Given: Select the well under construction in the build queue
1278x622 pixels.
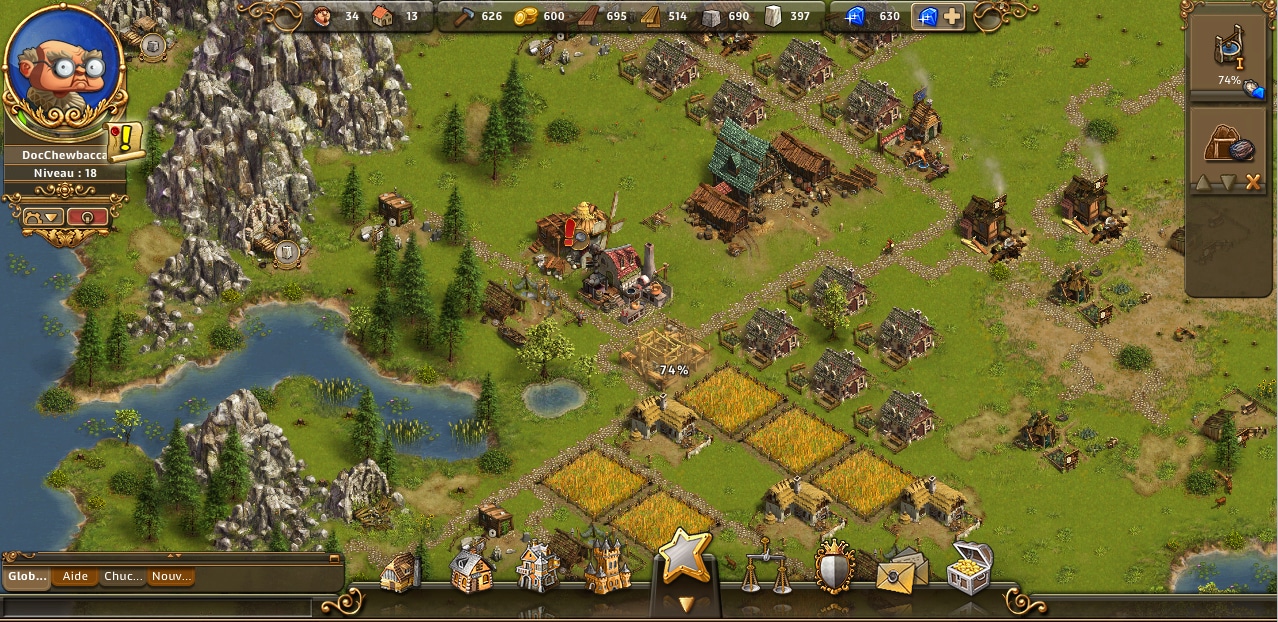Looking at the screenshot, I should pyautogui.click(x=1229, y=55).
